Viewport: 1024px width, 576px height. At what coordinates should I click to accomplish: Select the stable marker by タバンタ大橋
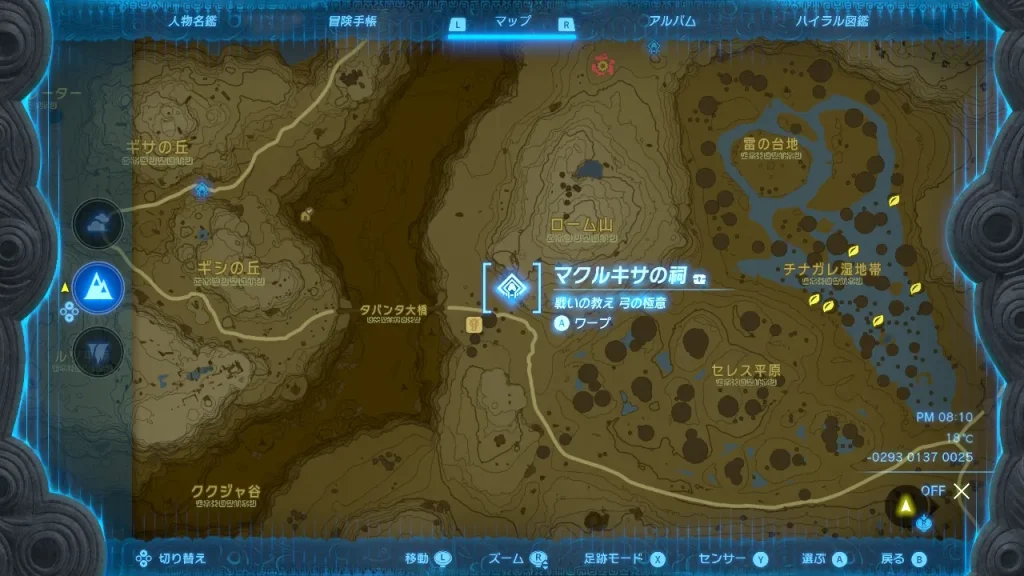(474, 324)
